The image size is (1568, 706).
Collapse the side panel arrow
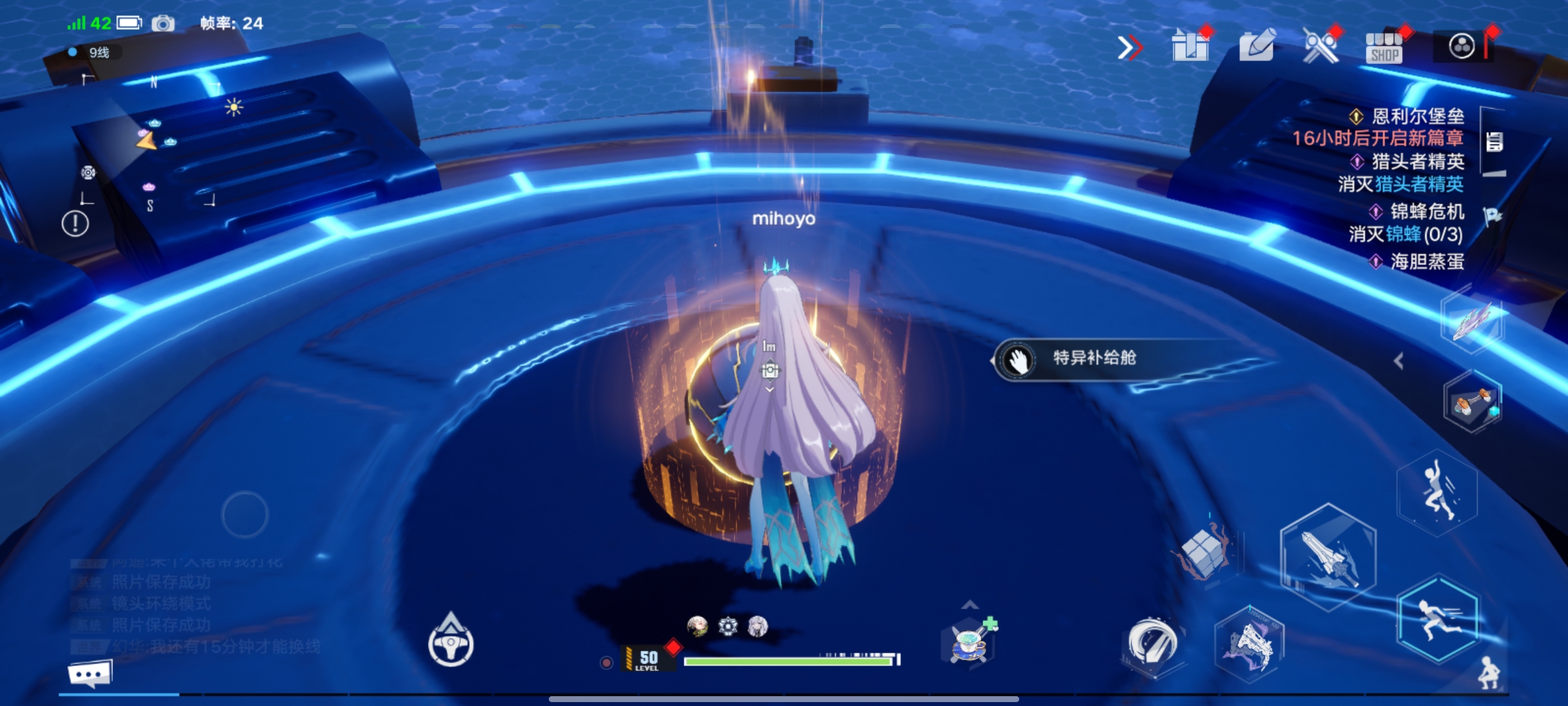tap(1398, 361)
